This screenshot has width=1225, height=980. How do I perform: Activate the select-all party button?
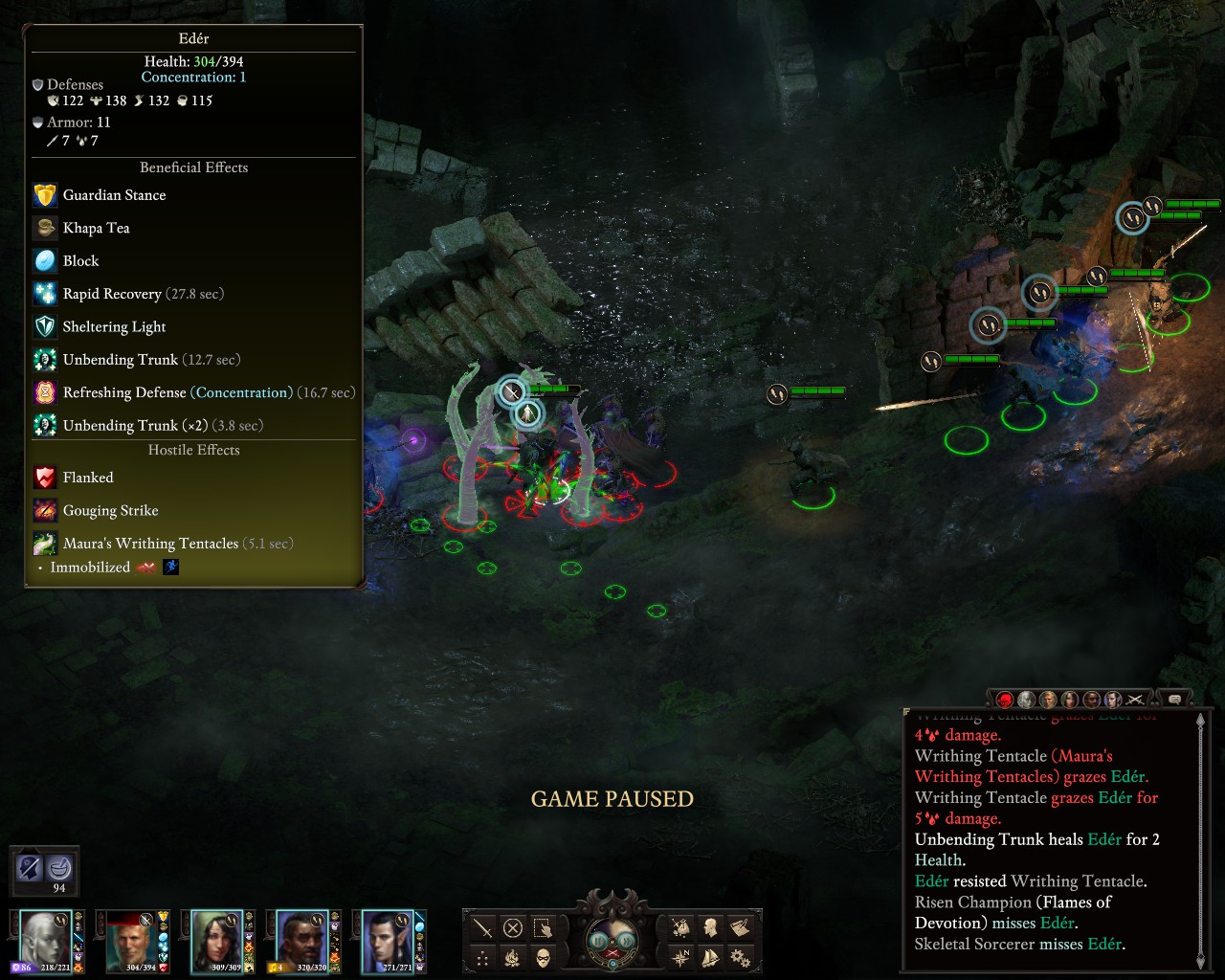click(543, 927)
